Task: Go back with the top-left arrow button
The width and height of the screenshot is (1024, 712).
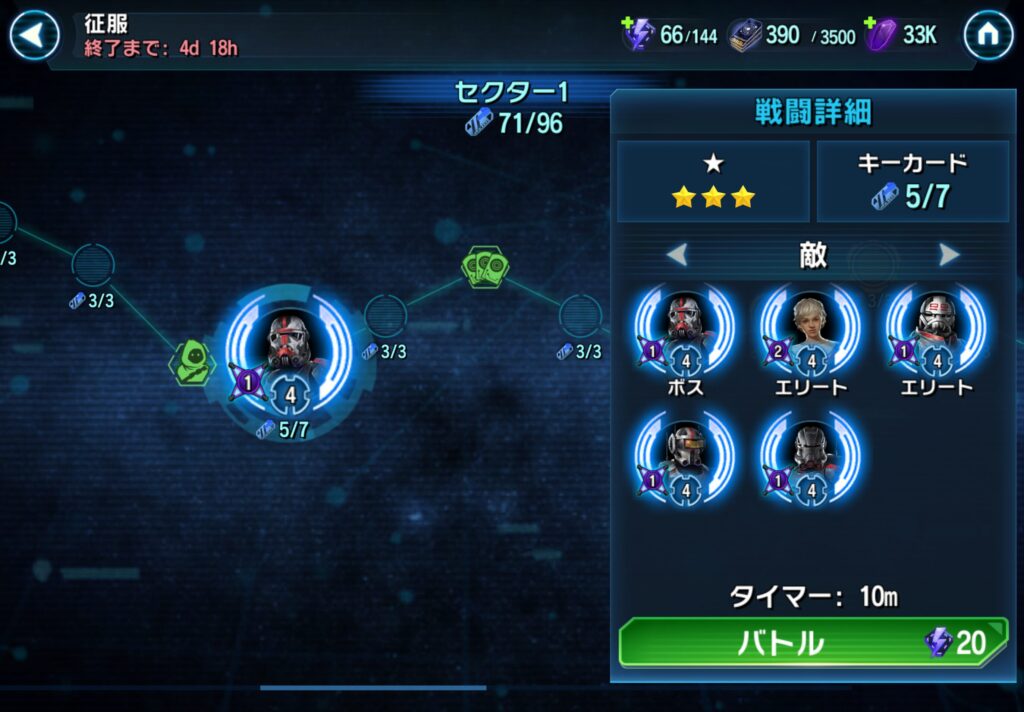Action: (x=34, y=36)
